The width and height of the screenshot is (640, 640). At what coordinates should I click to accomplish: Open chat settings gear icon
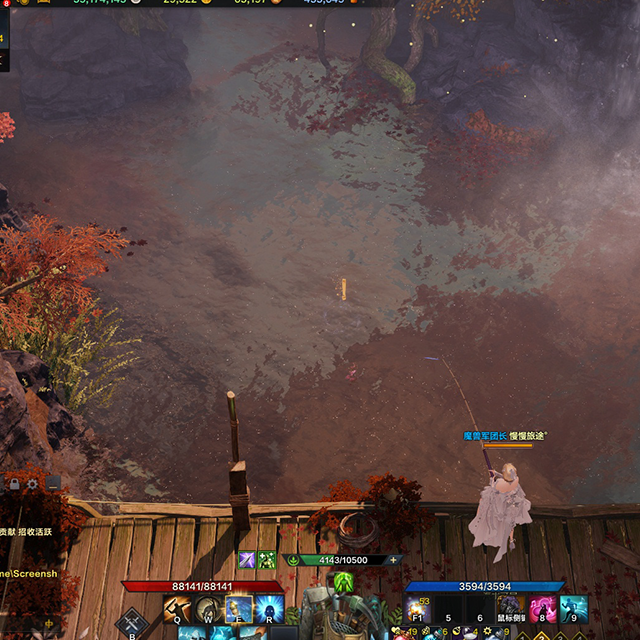pos(33,484)
